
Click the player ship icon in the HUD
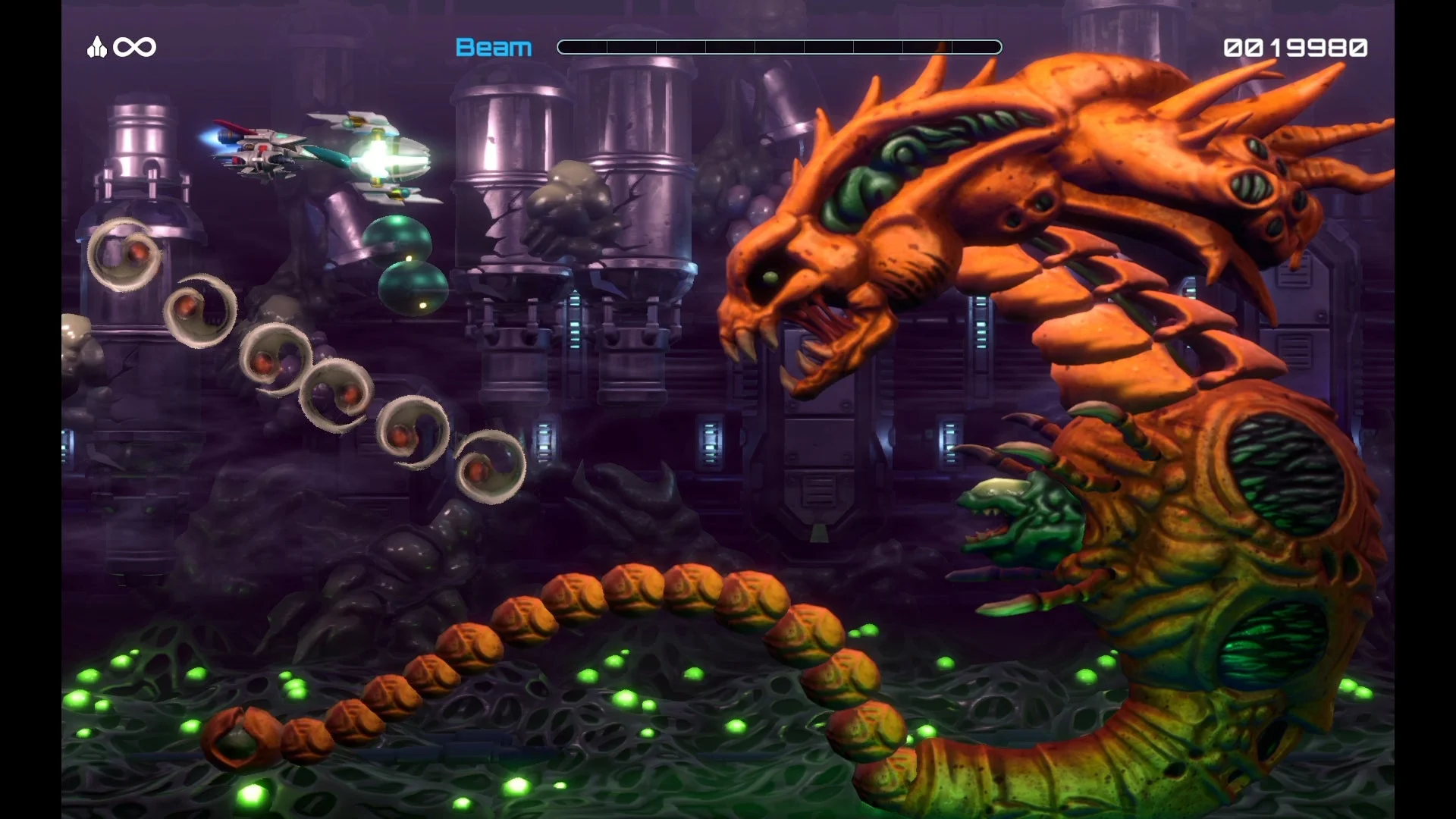(96, 47)
